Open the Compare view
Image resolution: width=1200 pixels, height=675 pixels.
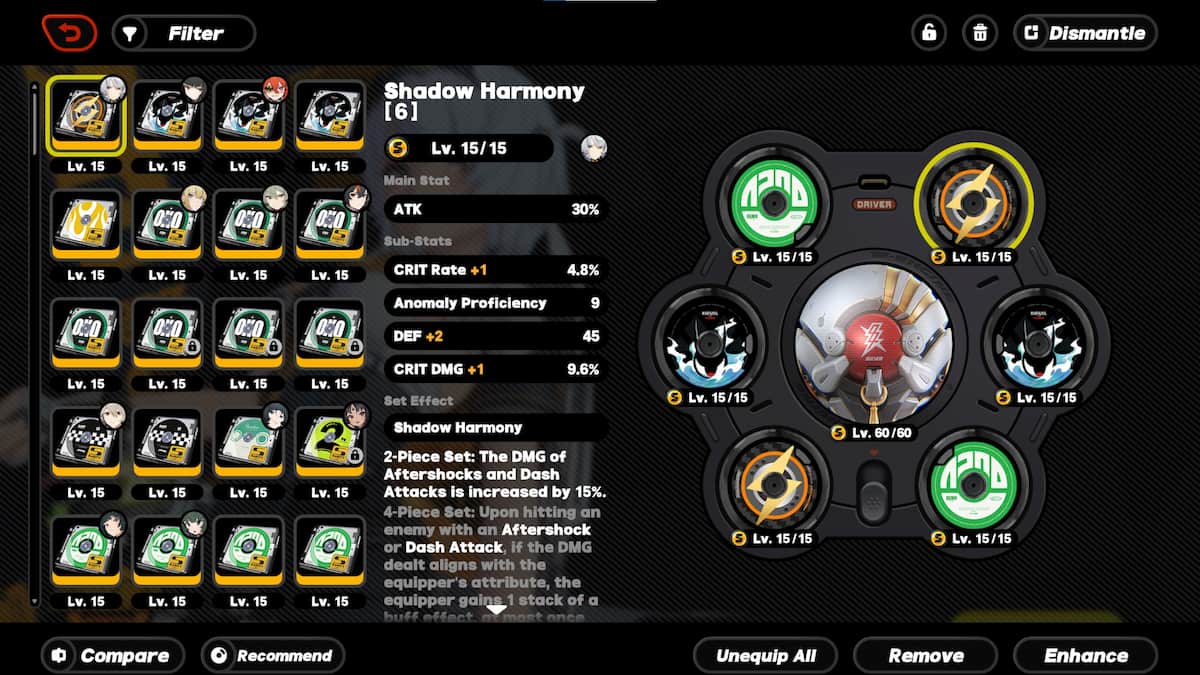point(113,656)
